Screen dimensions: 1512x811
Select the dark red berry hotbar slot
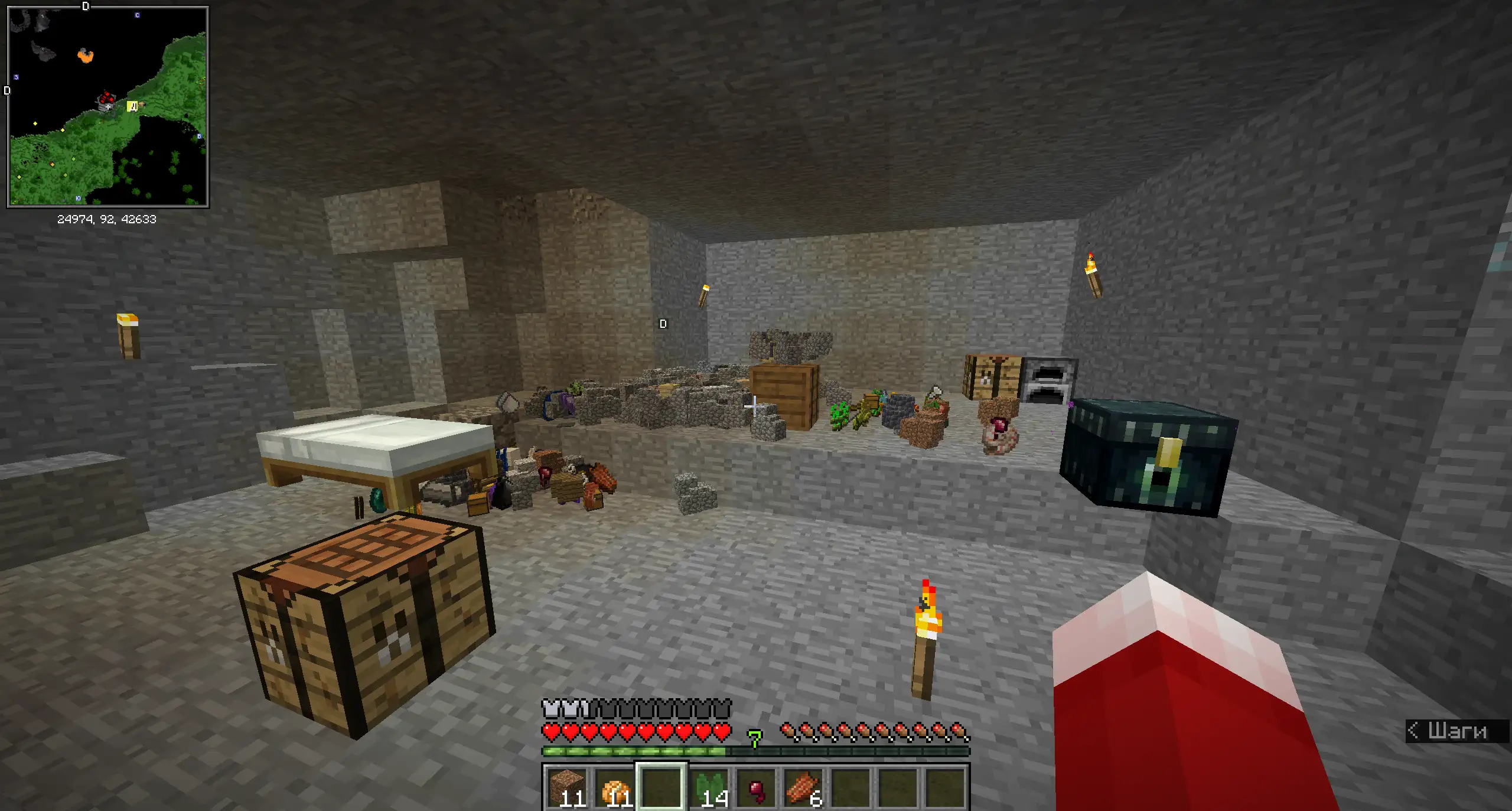756,787
